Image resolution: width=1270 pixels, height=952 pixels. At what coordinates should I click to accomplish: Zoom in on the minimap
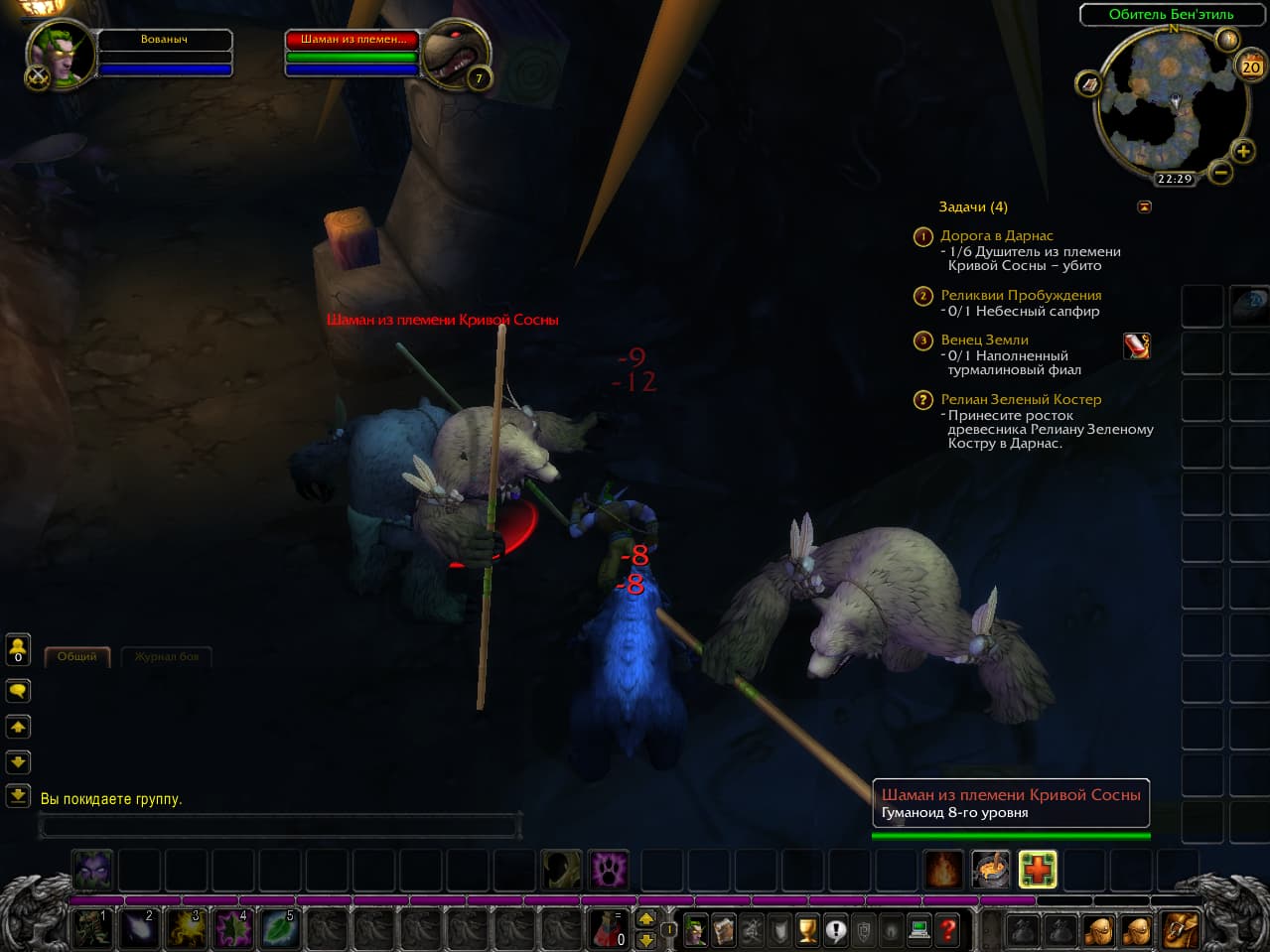coord(1242,151)
